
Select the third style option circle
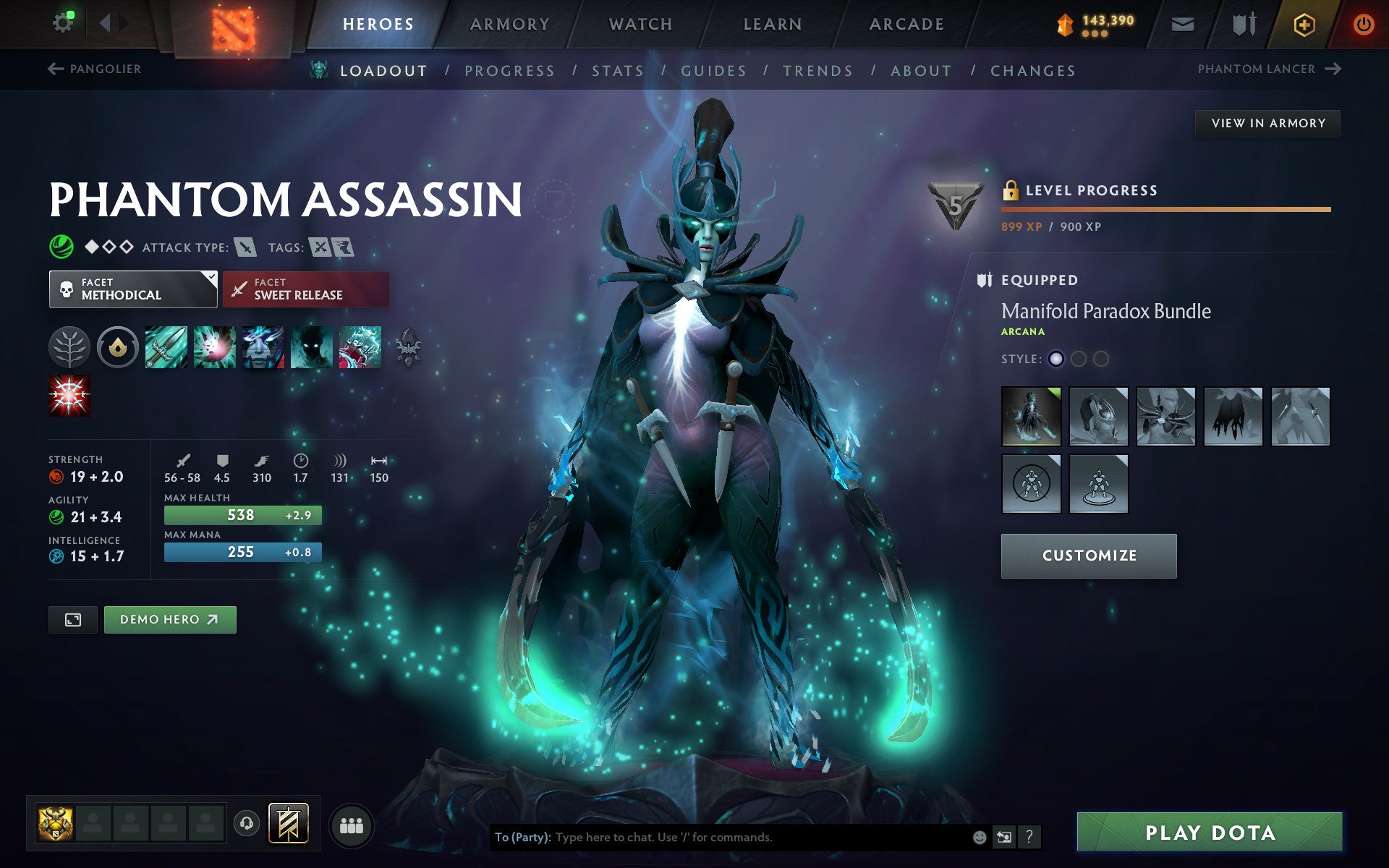click(x=1101, y=358)
